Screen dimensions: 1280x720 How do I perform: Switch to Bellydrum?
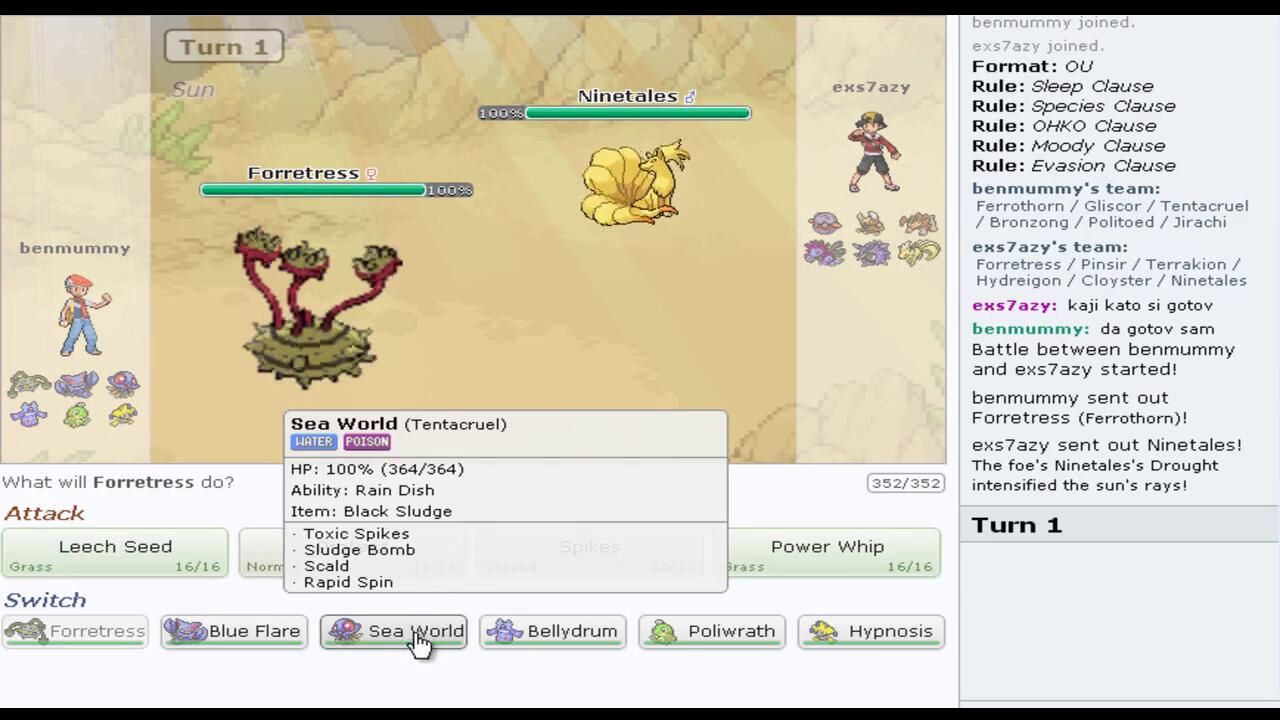click(x=553, y=632)
